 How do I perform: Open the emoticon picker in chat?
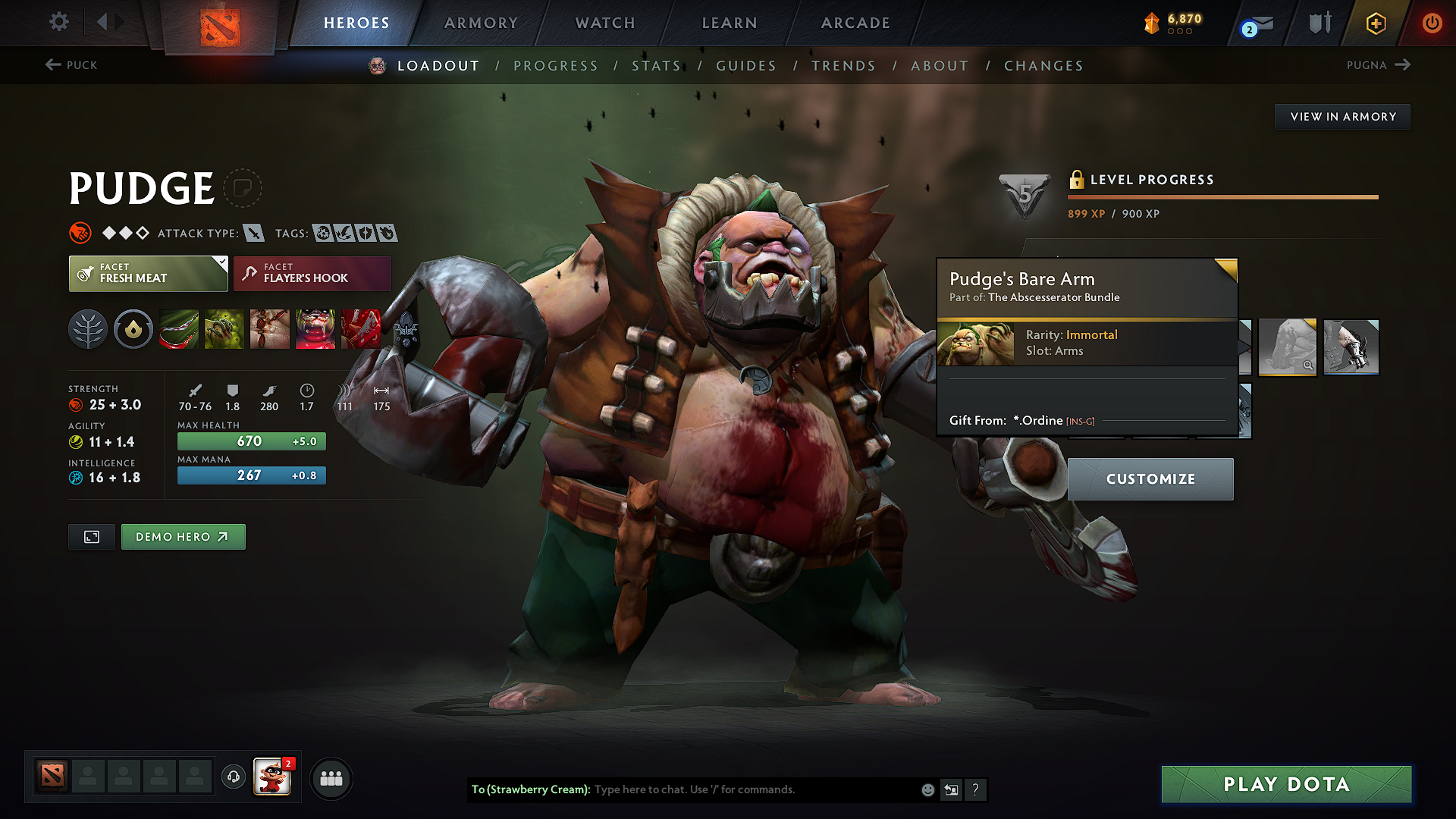[927, 789]
